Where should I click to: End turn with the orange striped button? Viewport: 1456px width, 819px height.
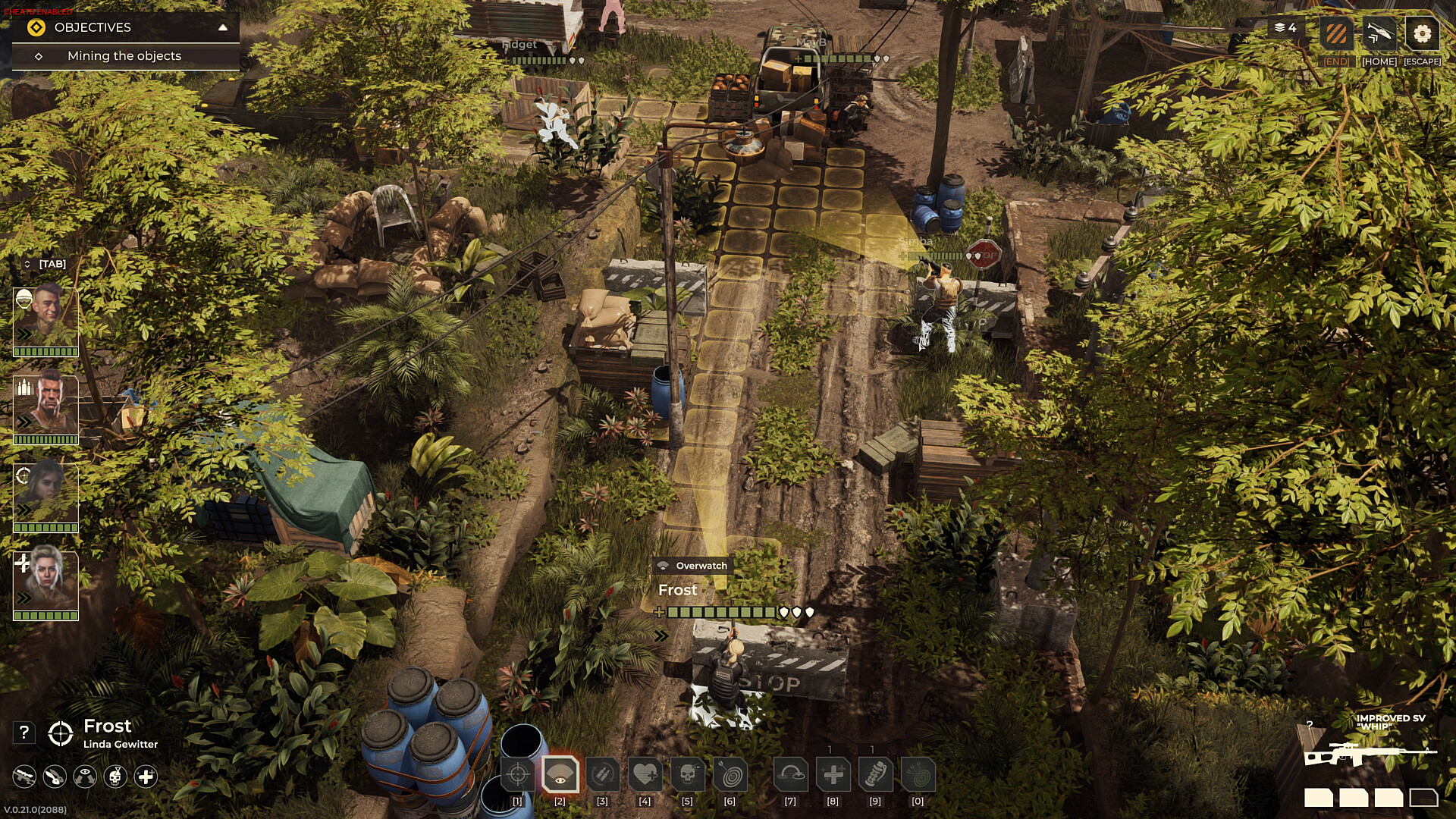coord(1336,34)
